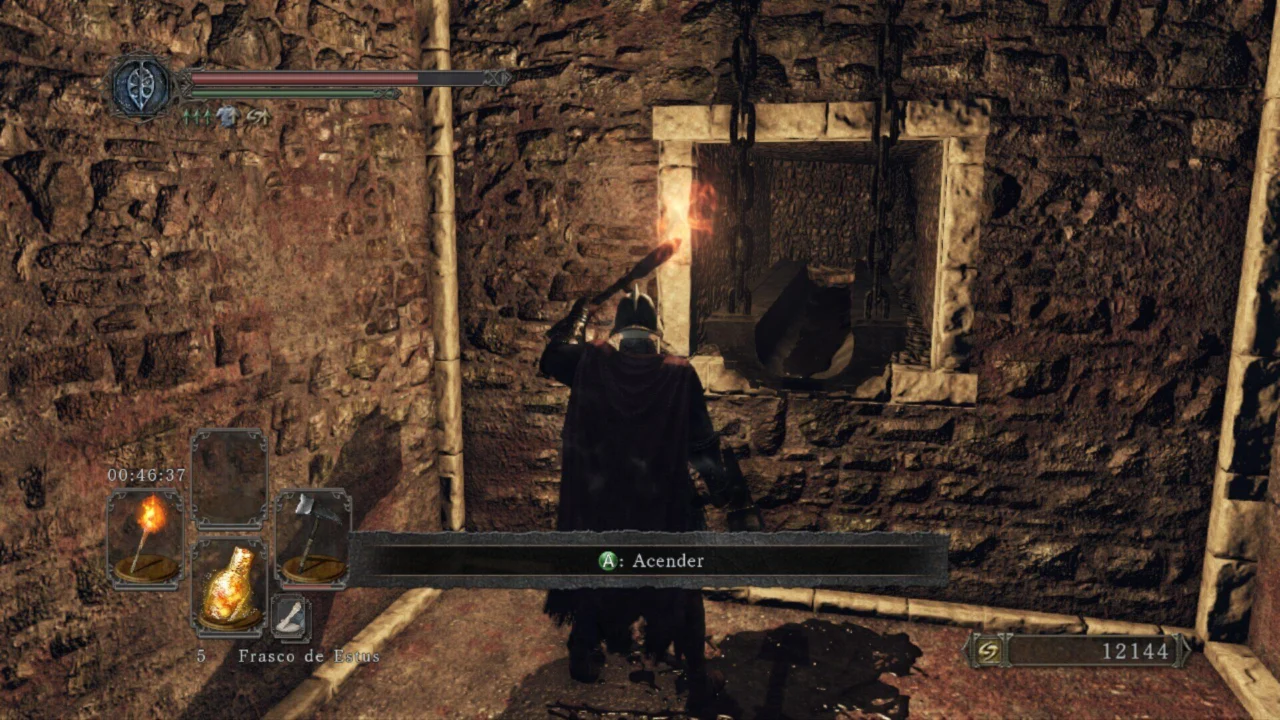Choose the axe in the right-hand slot
The height and width of the screenshot is (720, 1280).
pyautogui.click(x=313, y=537)
